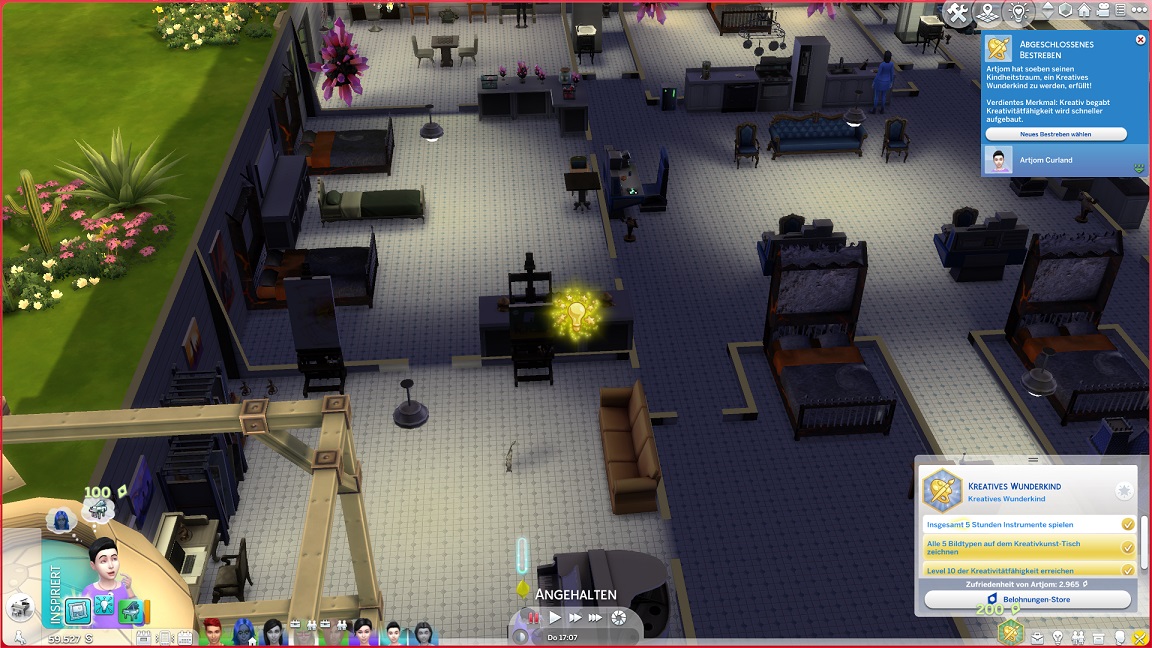Select the red-haired Sim portrait in household bar

point(212,631)
